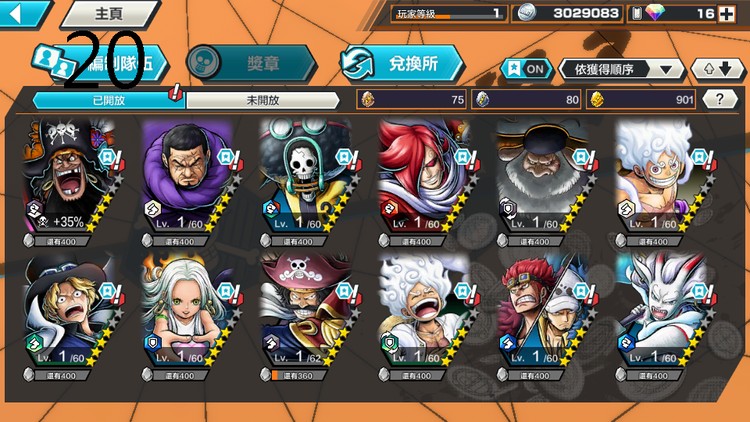The height and width of the screenshot is (422, 750).
Task: Go back with the arrow button
Action: click(x=22, y=13)
